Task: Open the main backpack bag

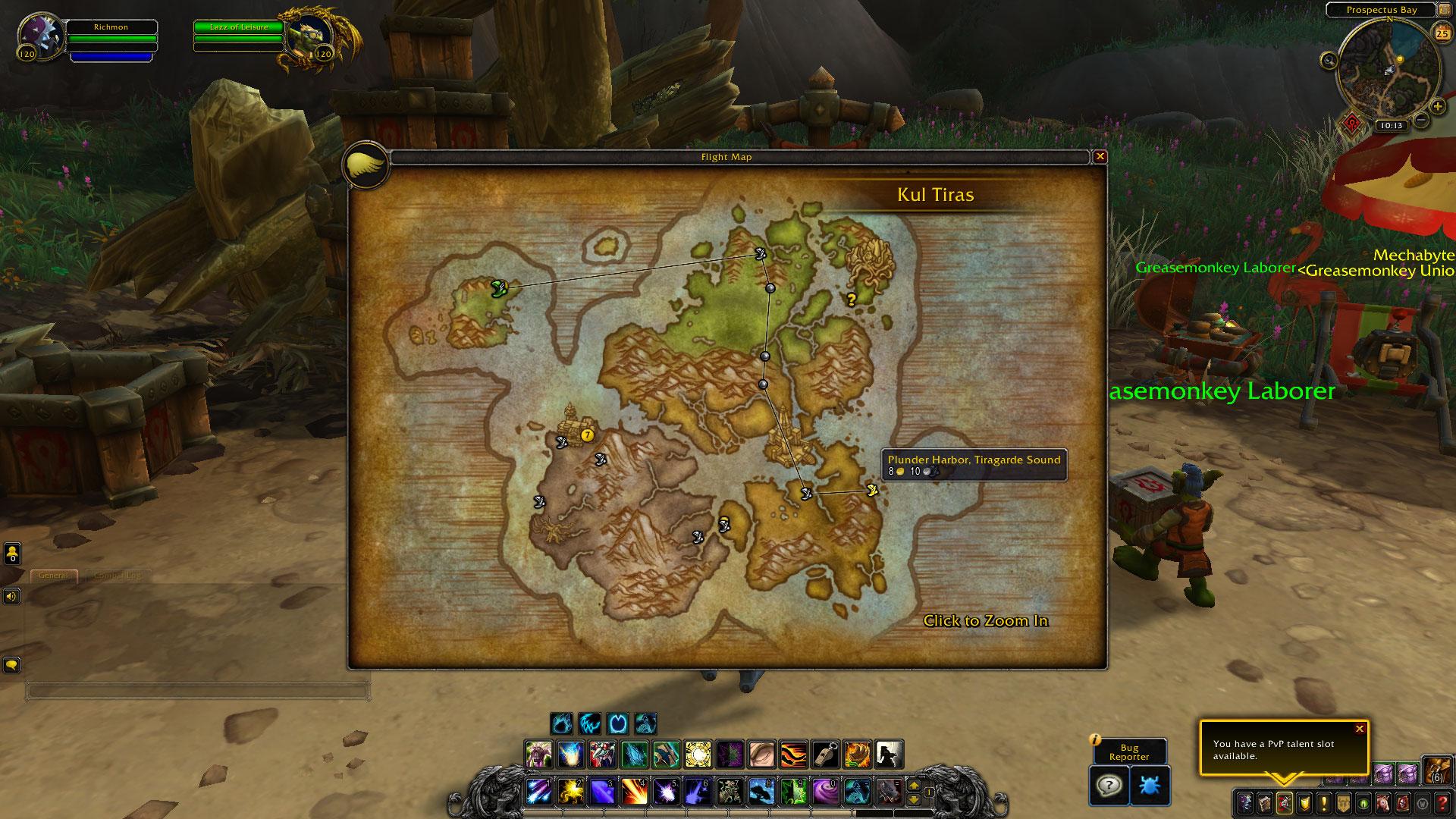Action: tap(1437, 770)
